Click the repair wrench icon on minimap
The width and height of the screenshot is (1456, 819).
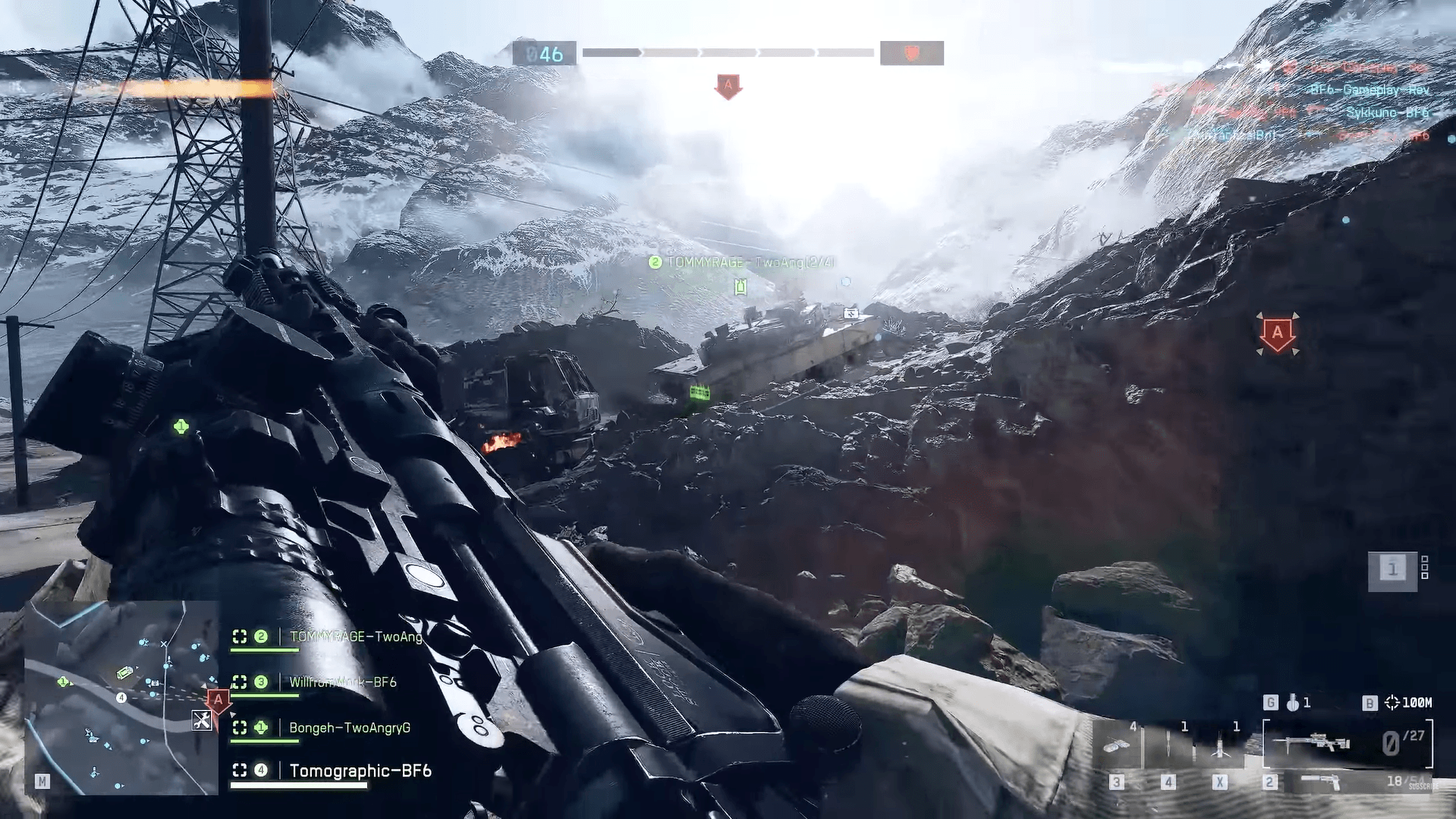pyautogui.click(x=202, y=720)
